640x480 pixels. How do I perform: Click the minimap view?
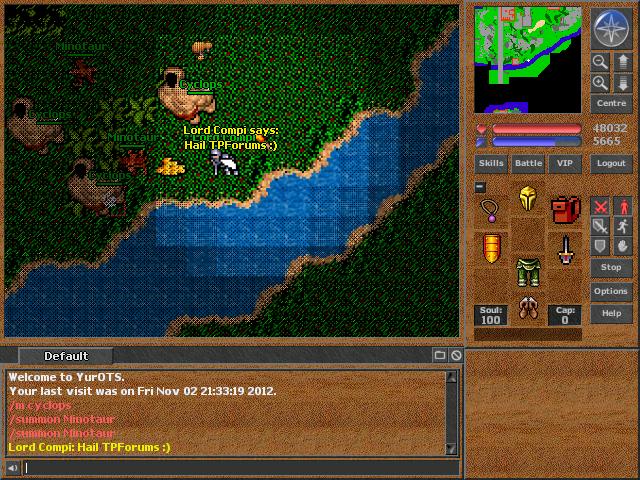click(527, 59)
